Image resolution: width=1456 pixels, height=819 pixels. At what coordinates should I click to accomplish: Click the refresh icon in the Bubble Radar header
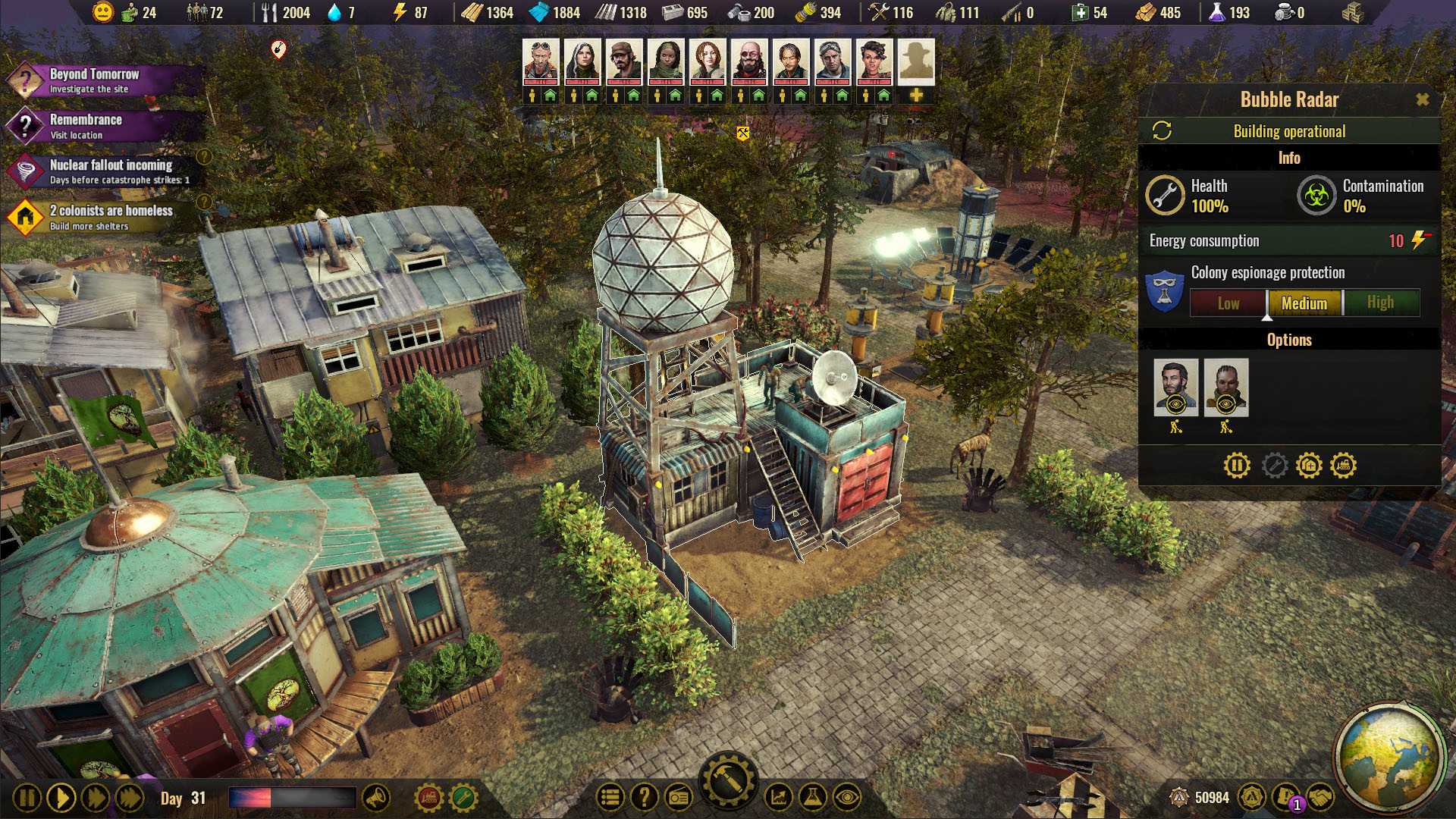click(1161, 130)
